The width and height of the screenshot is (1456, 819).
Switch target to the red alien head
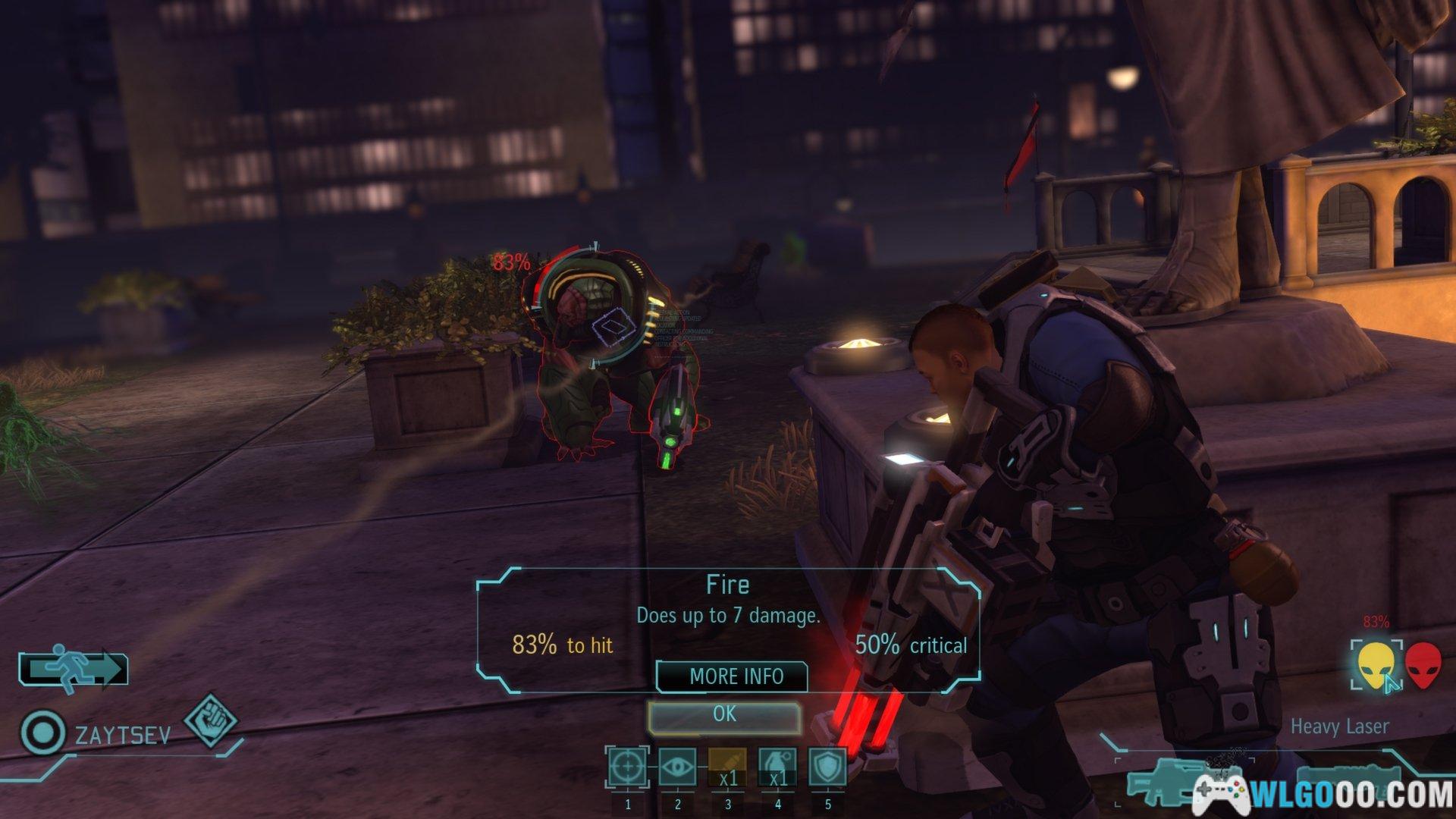click(1423, 665)
